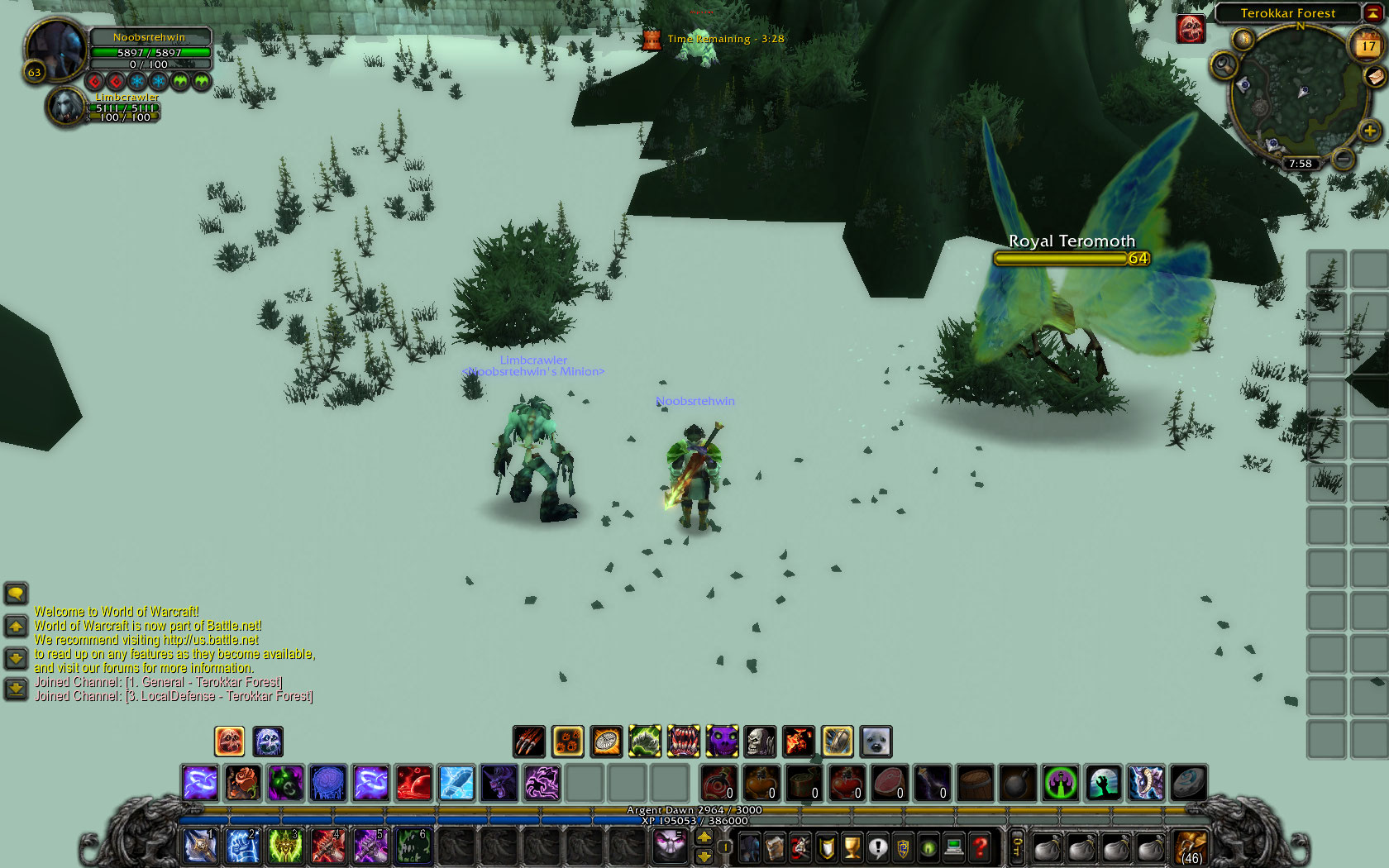The width and height of the screenshot is (1389, 868).
Task: Open the golden trophy achievements panel
Action: (852, 847)
